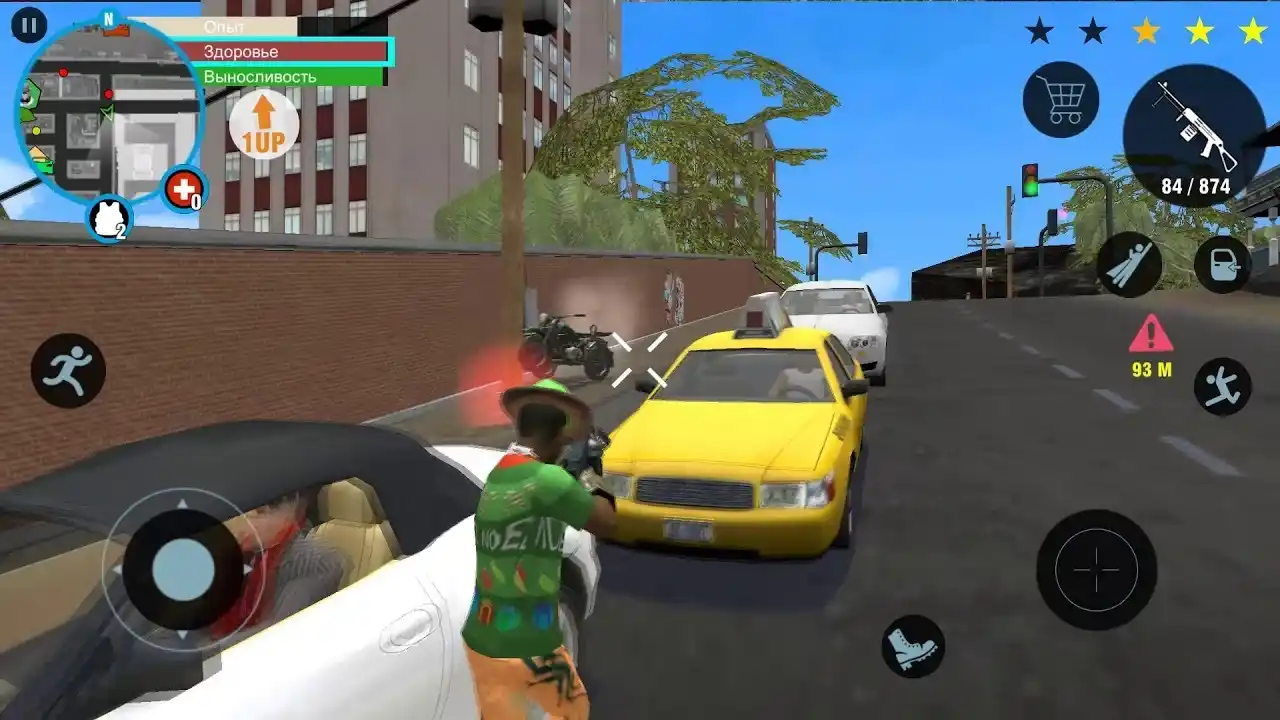Tap the N compass marker above the minimap
This screenshot has width=1280, height=720.
click(x=107, y=17)
